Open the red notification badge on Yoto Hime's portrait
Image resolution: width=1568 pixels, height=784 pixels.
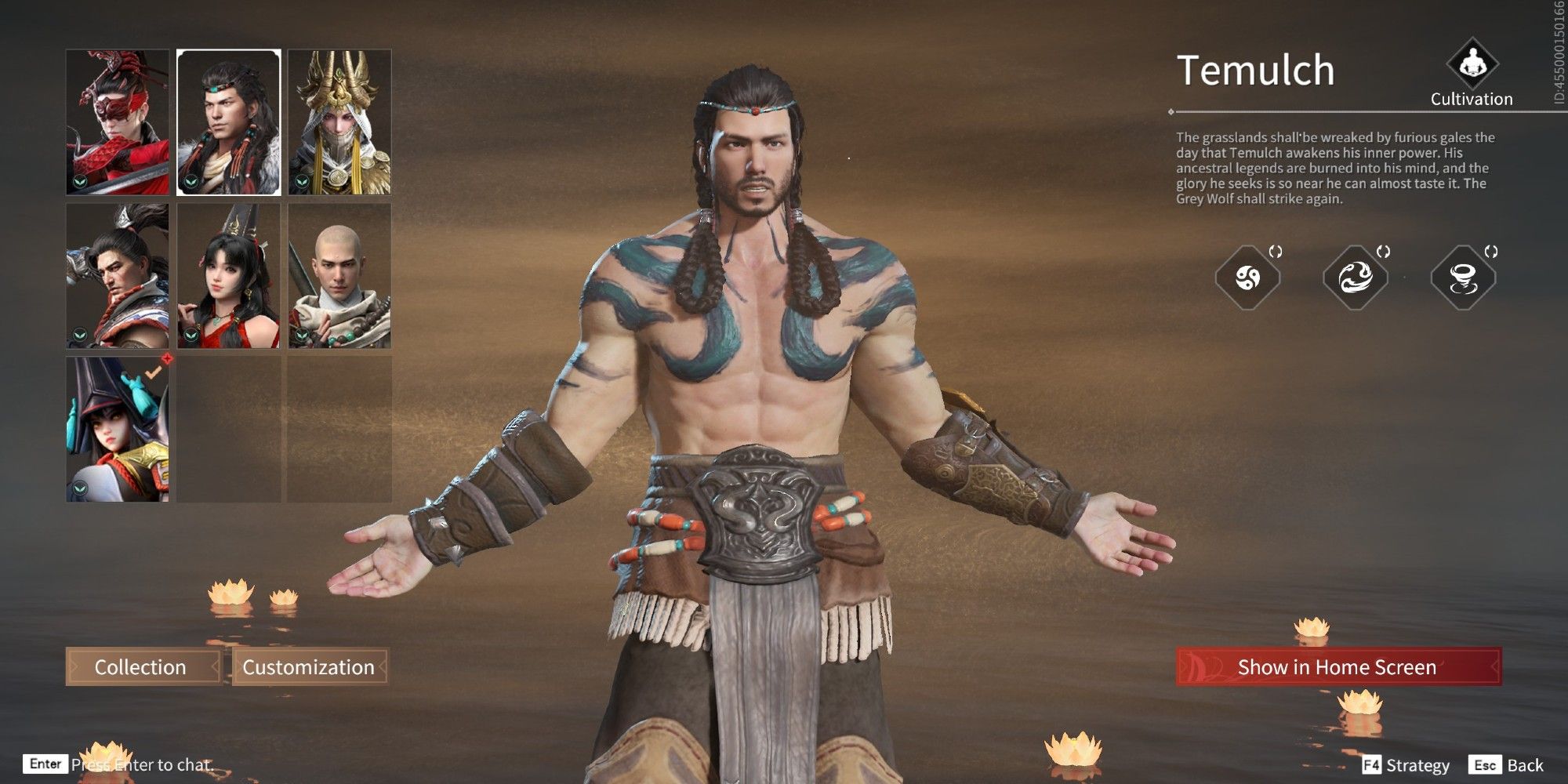coord(167,358)
